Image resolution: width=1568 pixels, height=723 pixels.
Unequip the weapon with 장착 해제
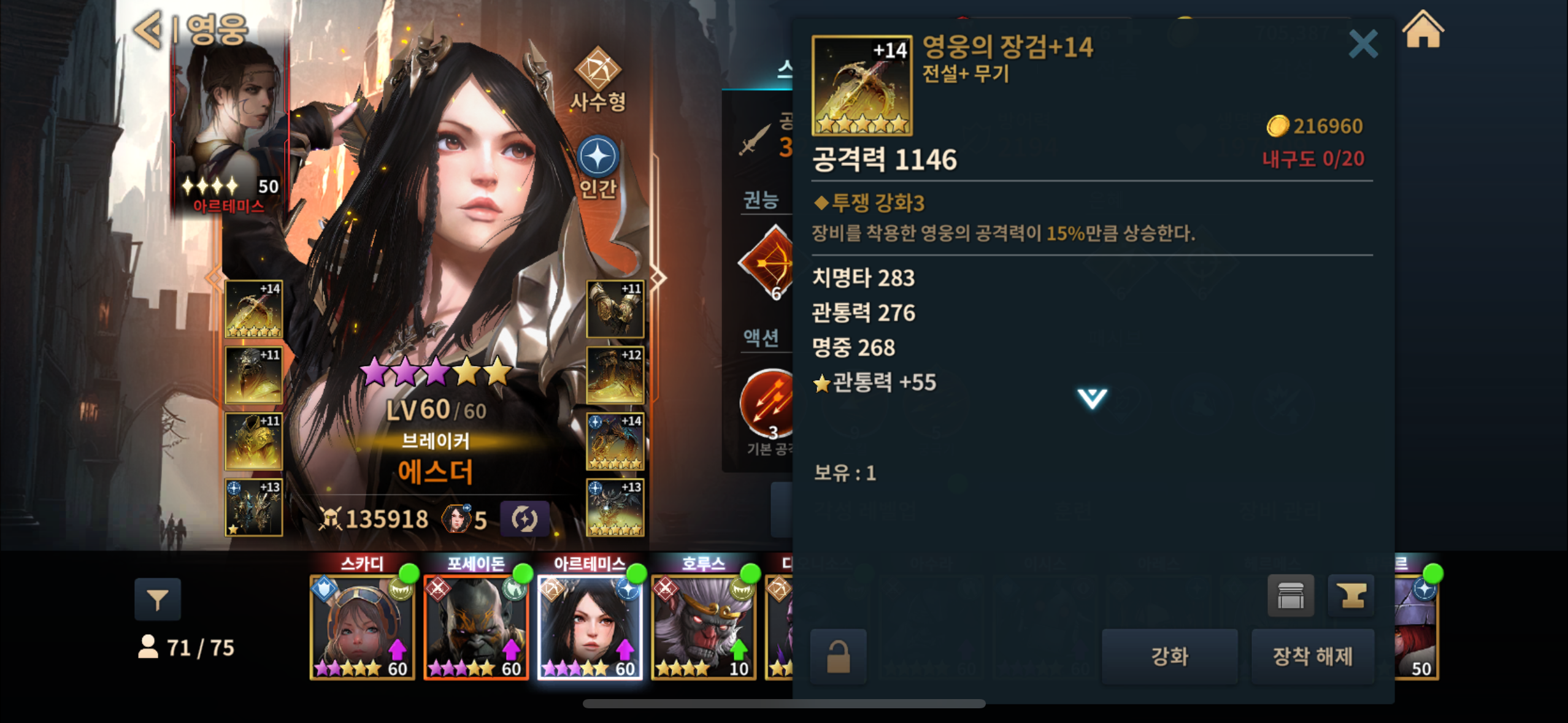point(1312,656)
